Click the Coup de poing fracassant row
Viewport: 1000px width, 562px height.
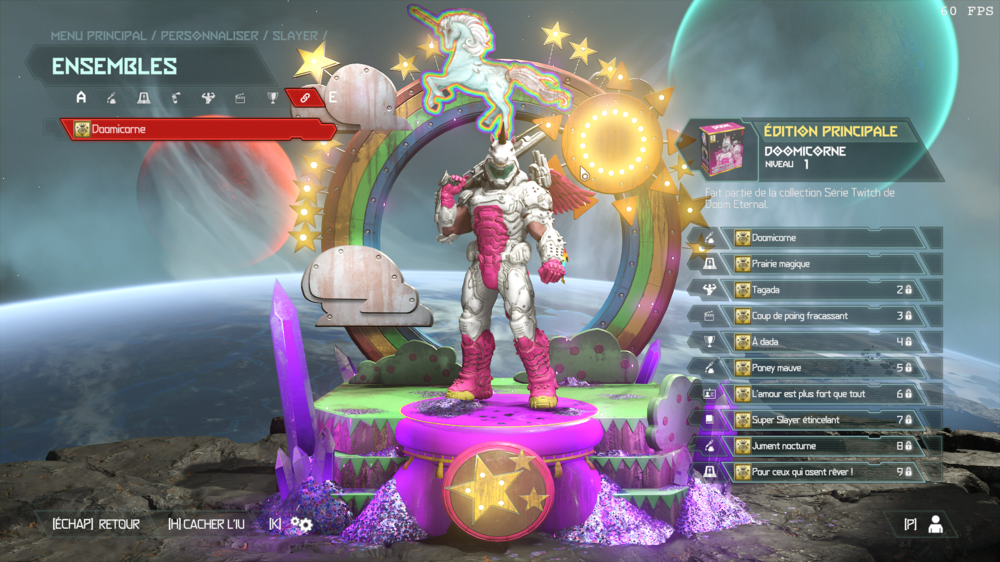click(x=825, y=316)
